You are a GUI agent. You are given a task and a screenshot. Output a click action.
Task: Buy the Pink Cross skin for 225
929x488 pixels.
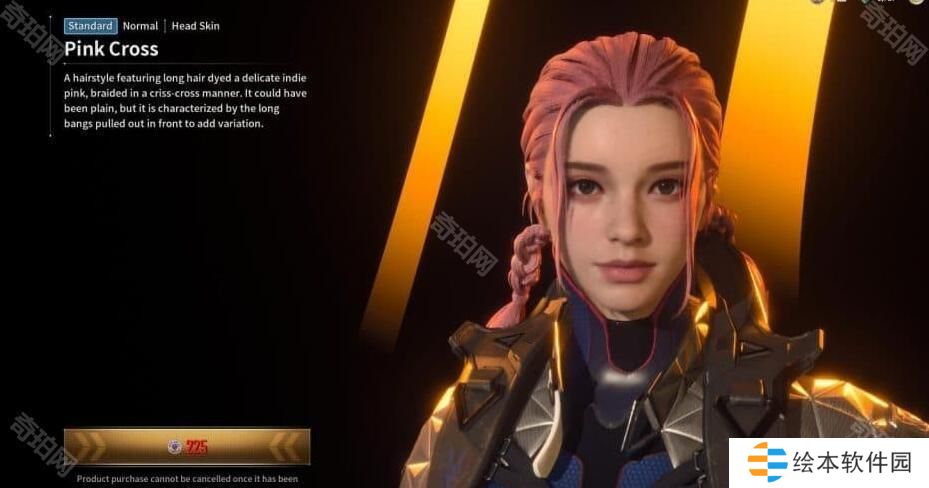coord(187,447)
